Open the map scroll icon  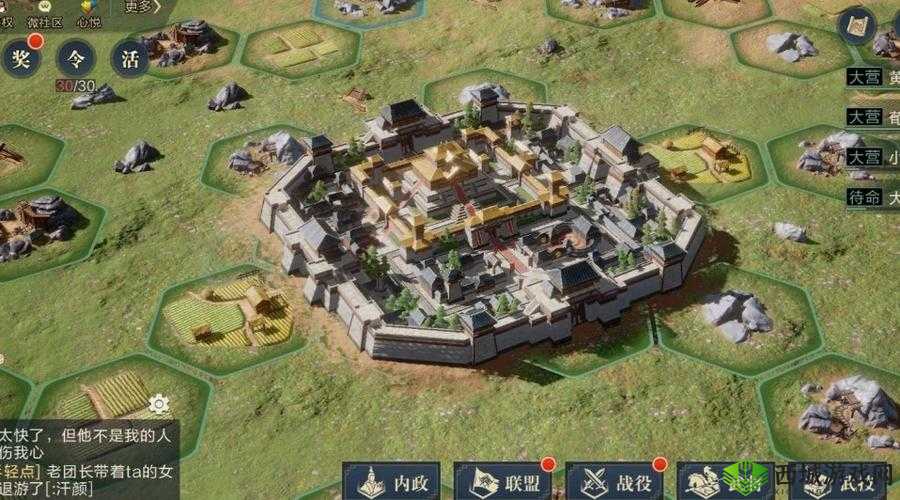click(x=856, y=26)
